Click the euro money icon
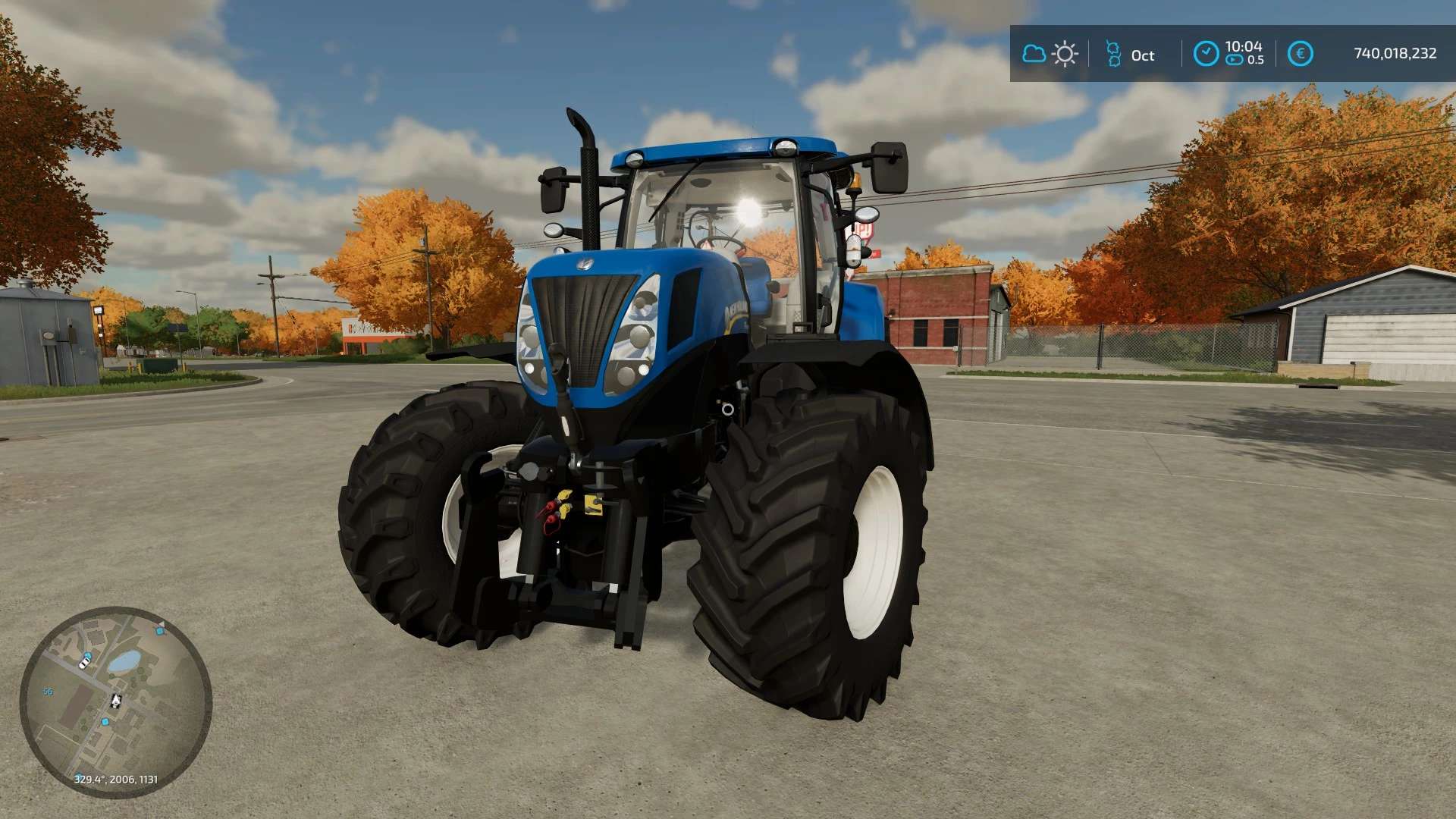The image size is (1456, 819). tap(1300, 54)
